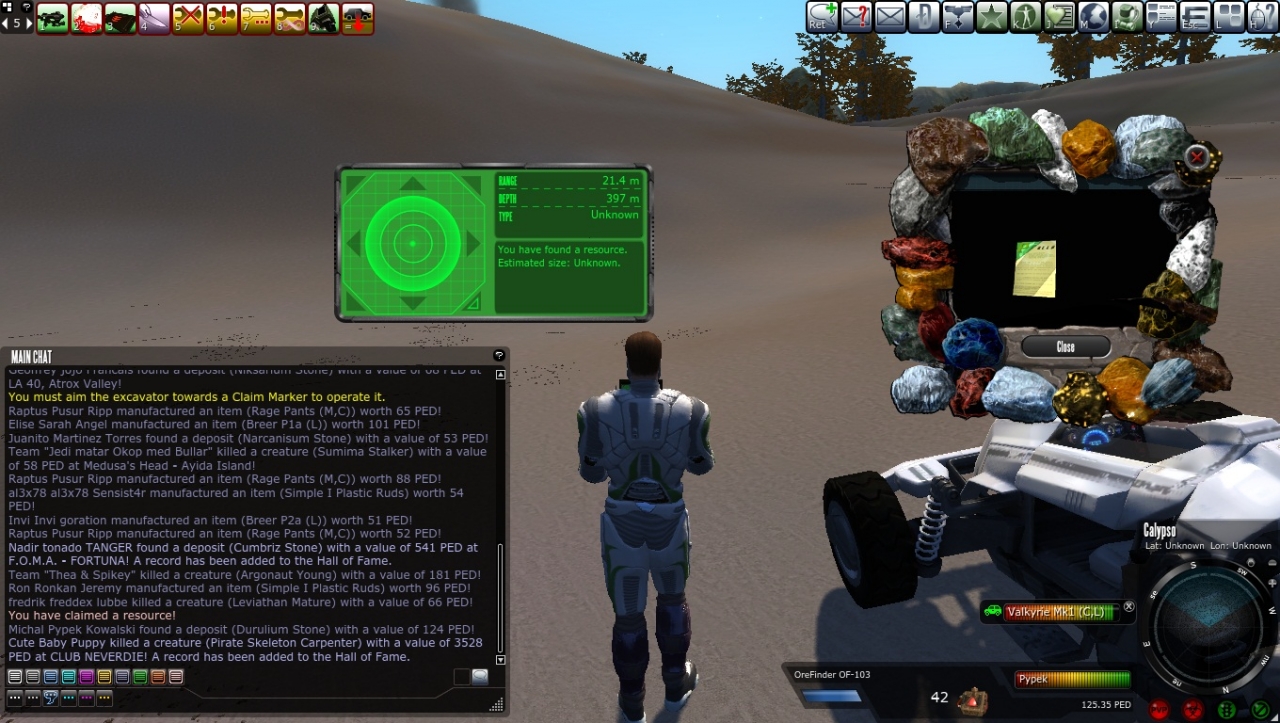
Task: Open the green-heart list menu
Action: tap(1059, 17)
